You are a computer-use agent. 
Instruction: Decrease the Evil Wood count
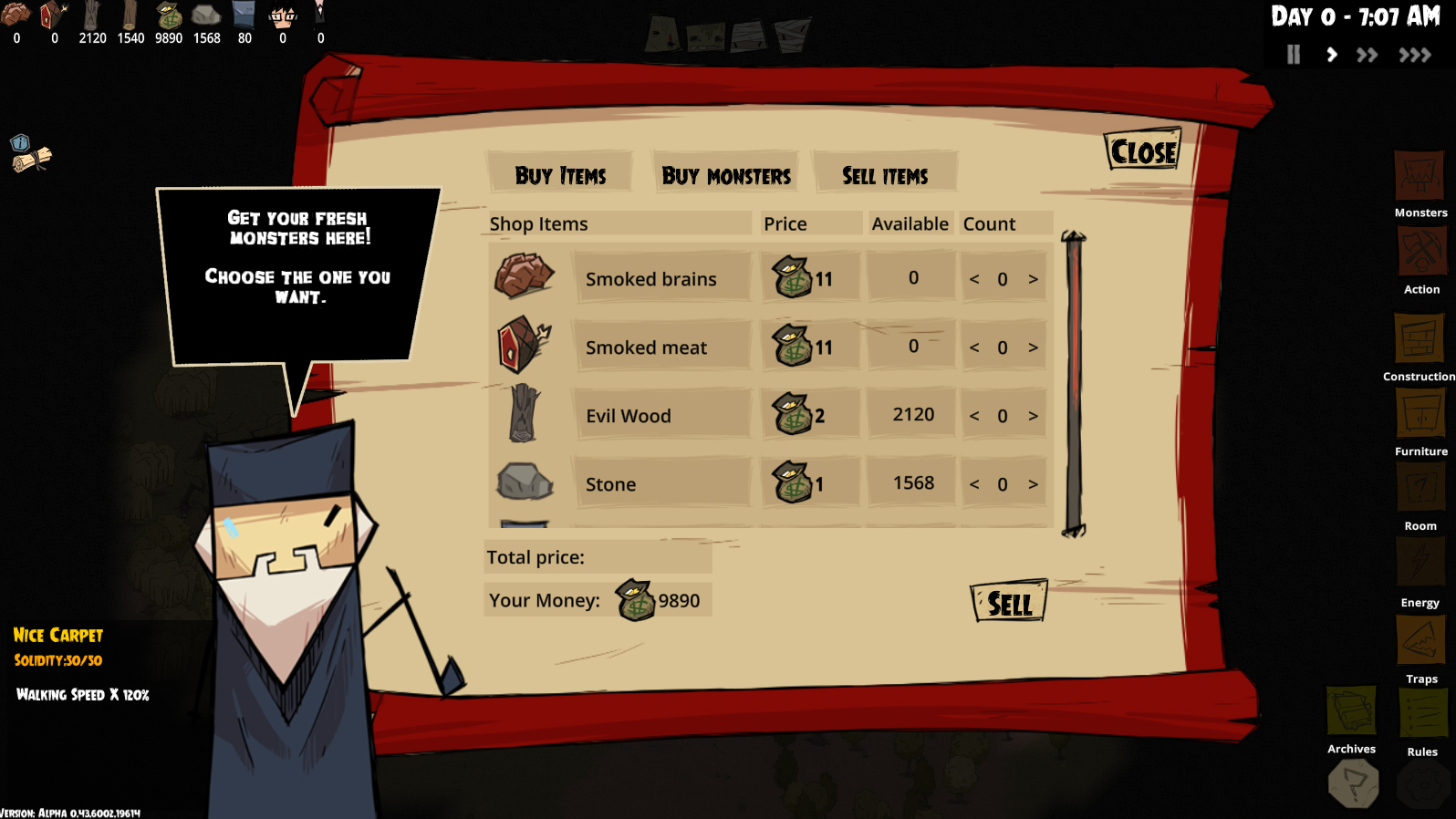[x=974, y=416]
